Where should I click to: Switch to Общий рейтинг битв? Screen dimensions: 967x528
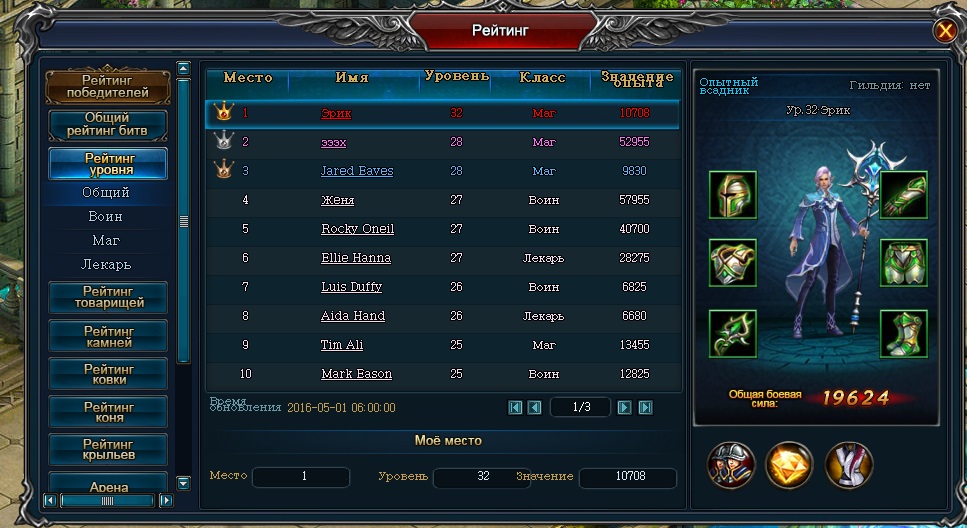click(107, 124)
